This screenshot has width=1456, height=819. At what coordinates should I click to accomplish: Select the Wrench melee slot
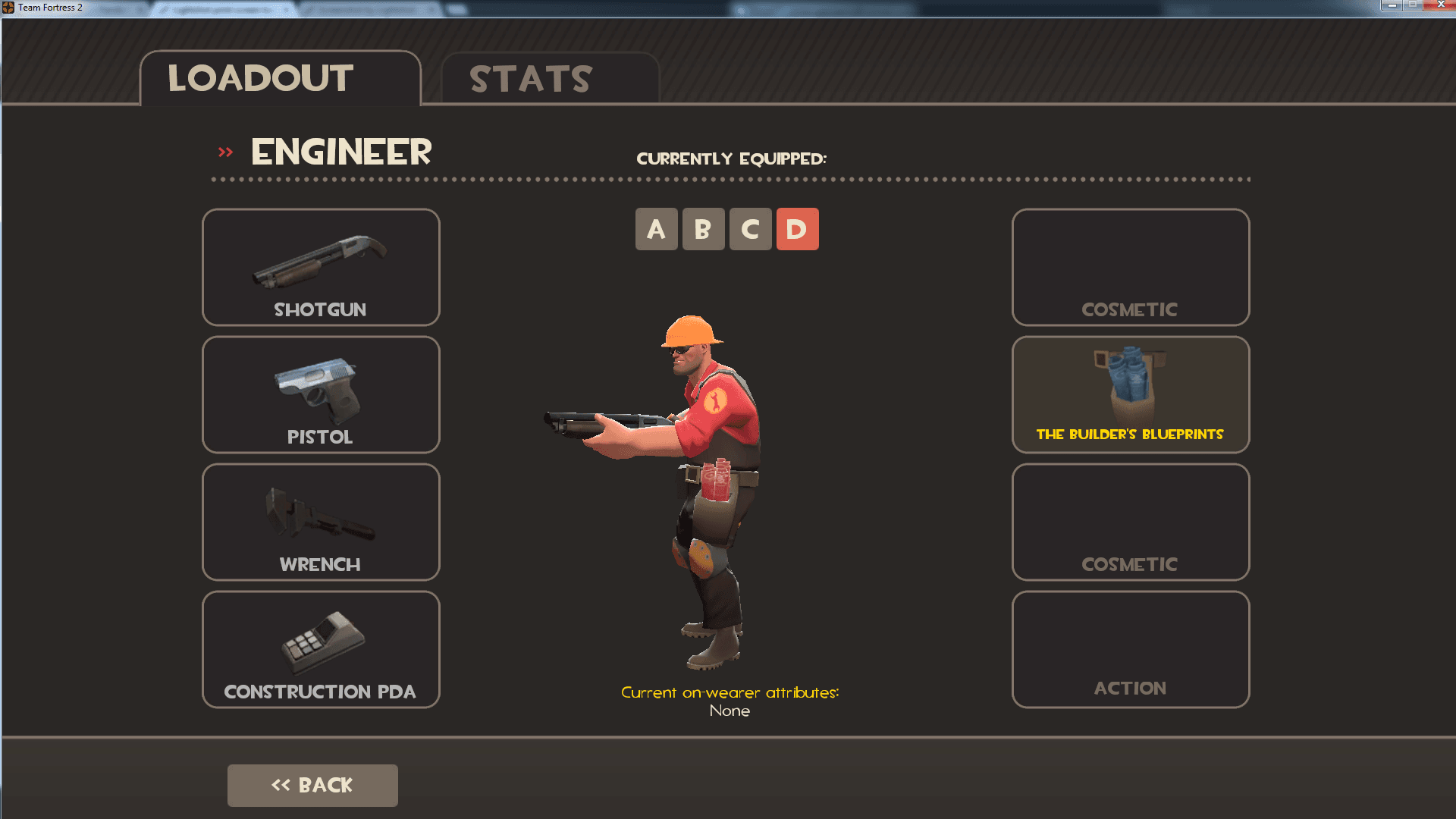320,522
